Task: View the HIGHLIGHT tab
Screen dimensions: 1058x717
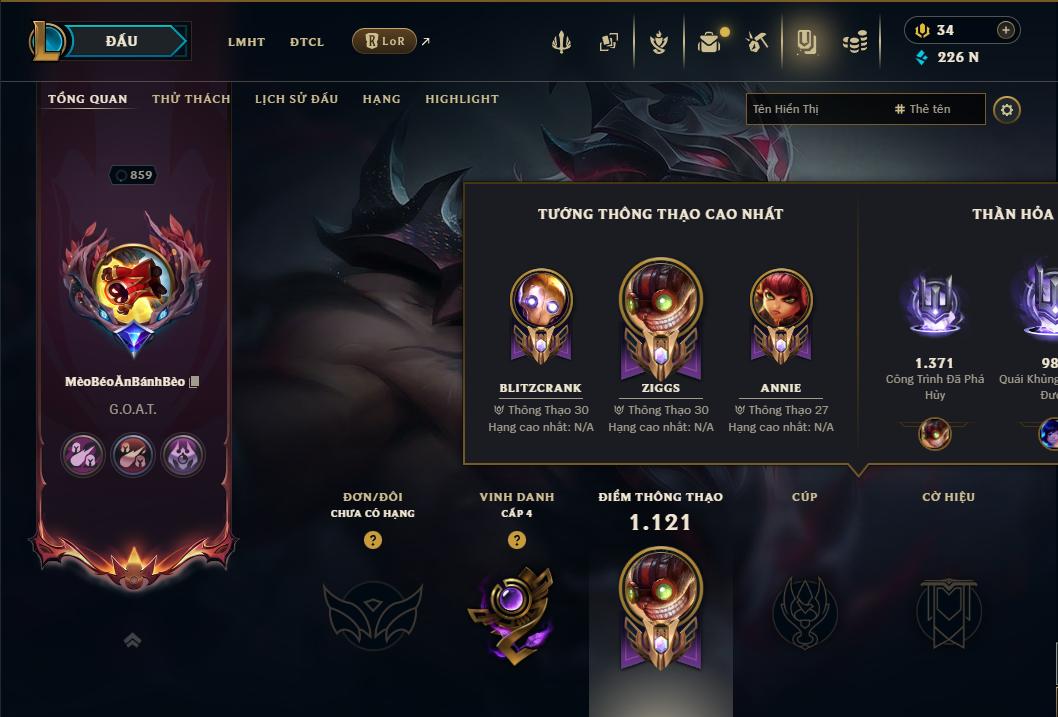Action: (x=461, y=99)
